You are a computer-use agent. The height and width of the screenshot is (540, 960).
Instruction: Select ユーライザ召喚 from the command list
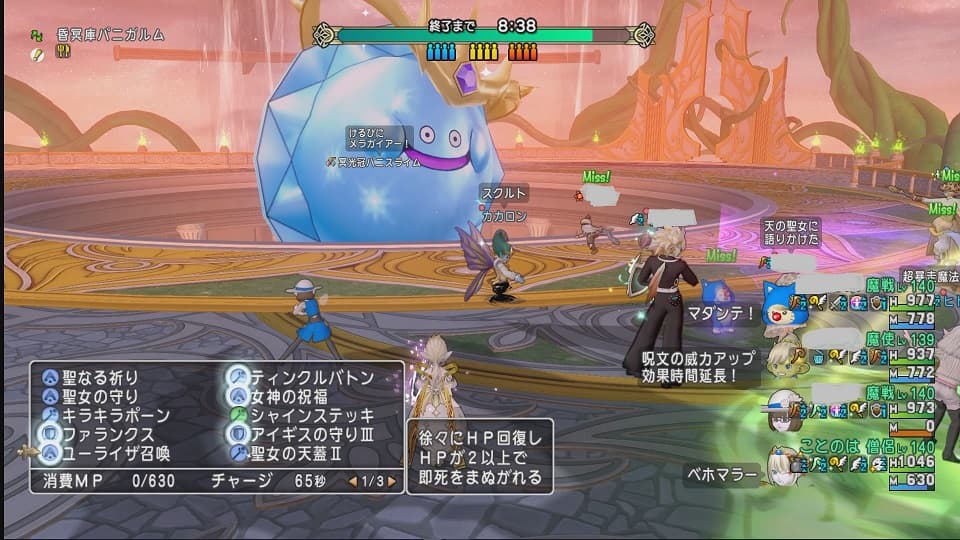114,453
